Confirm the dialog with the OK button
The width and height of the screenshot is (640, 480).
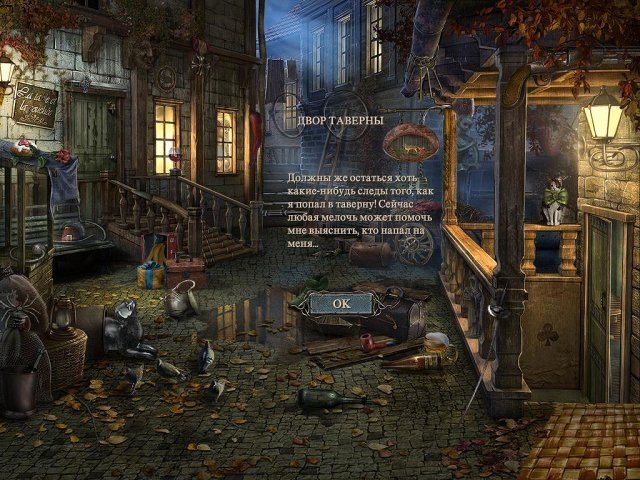pos(341,302)
